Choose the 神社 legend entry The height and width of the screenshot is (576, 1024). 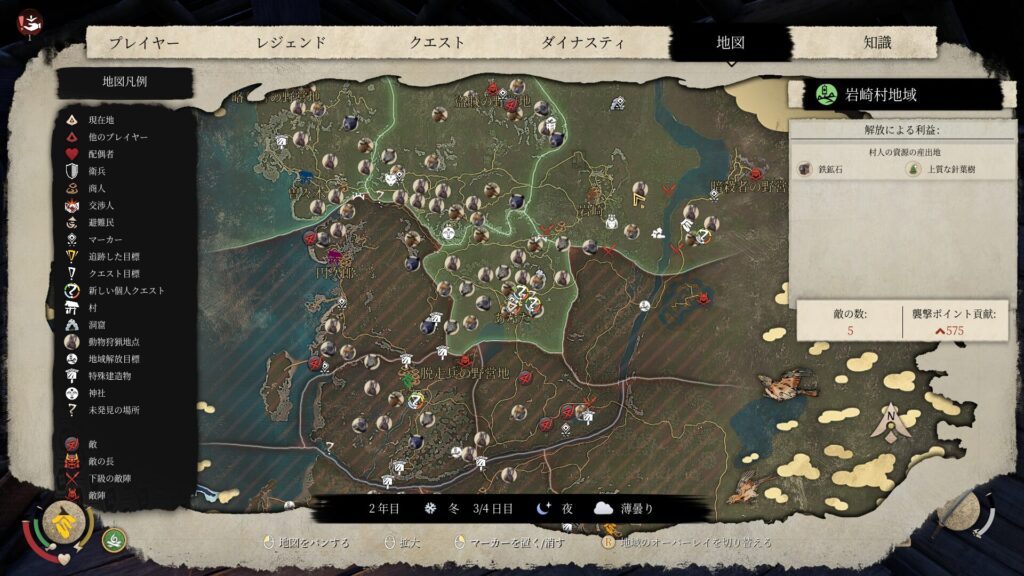coord(97,393)
